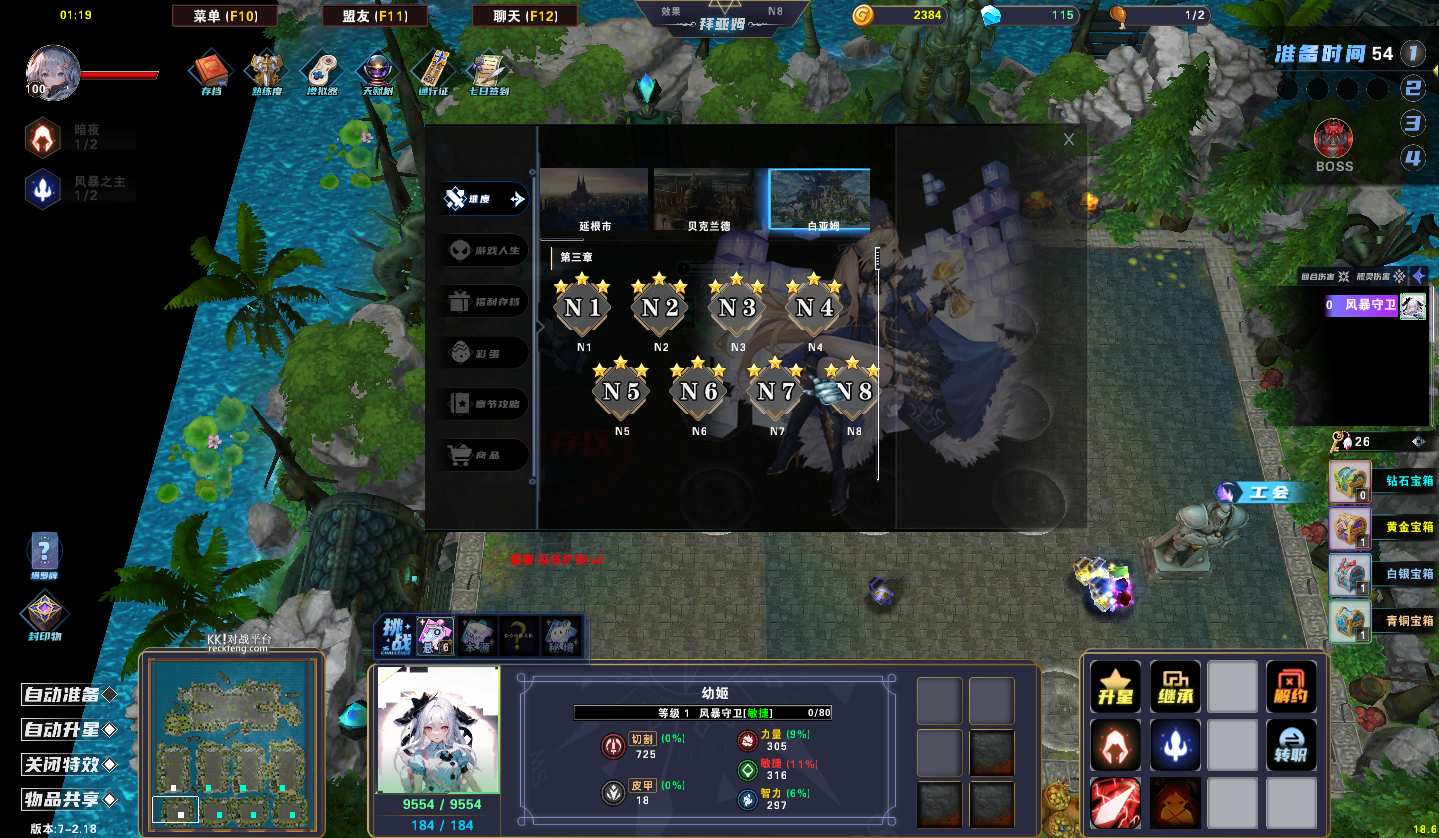The width and height of the screenshot is (1439, 838).
Task: Open the 彩蛋 side menu entry
Action: (486, 353)
